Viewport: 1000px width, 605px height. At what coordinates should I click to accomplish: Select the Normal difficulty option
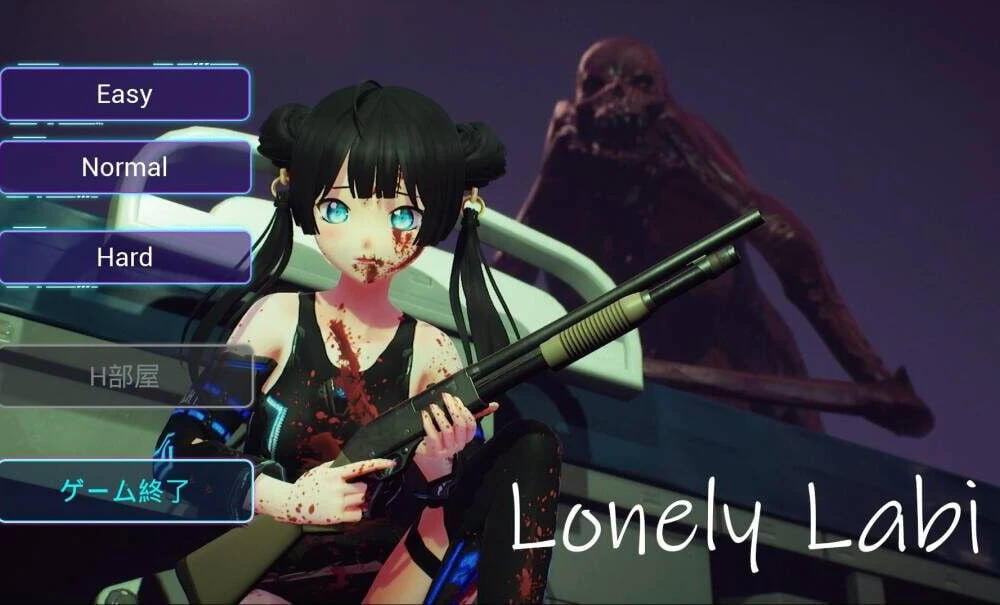124,167
